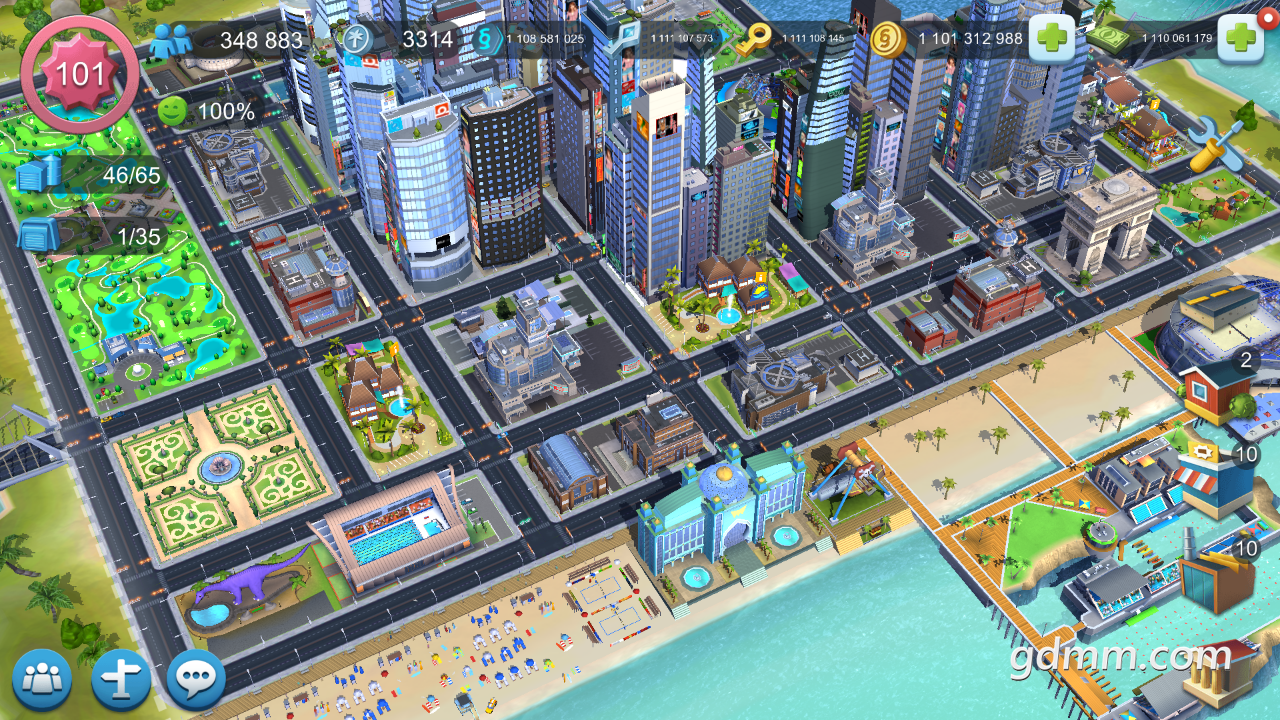The height and width of the screenshot is (720, 1280).
Task: Open the friends button
Action: 42,680
